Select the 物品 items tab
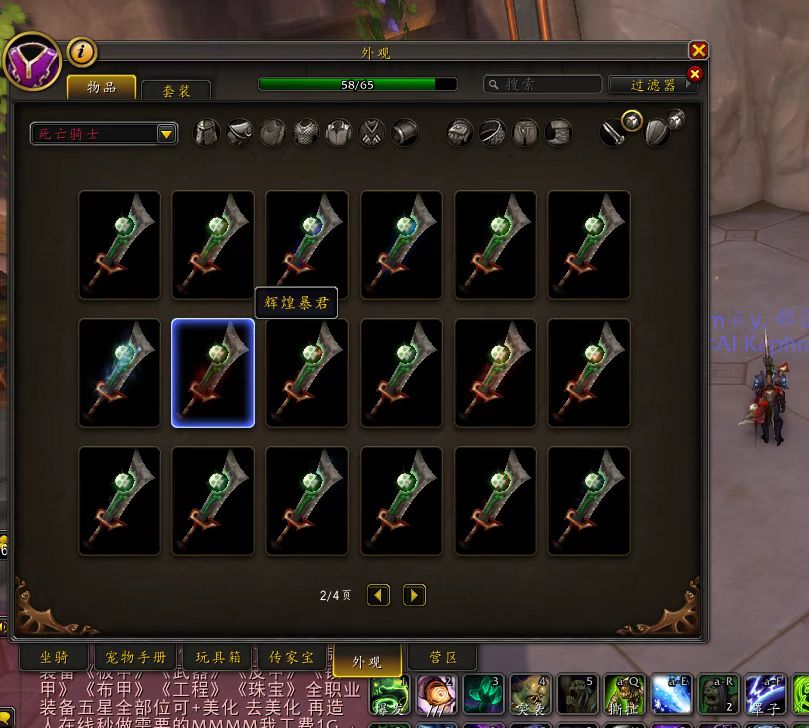This screenshot has width=809, height=728. (x=101, y=87)
